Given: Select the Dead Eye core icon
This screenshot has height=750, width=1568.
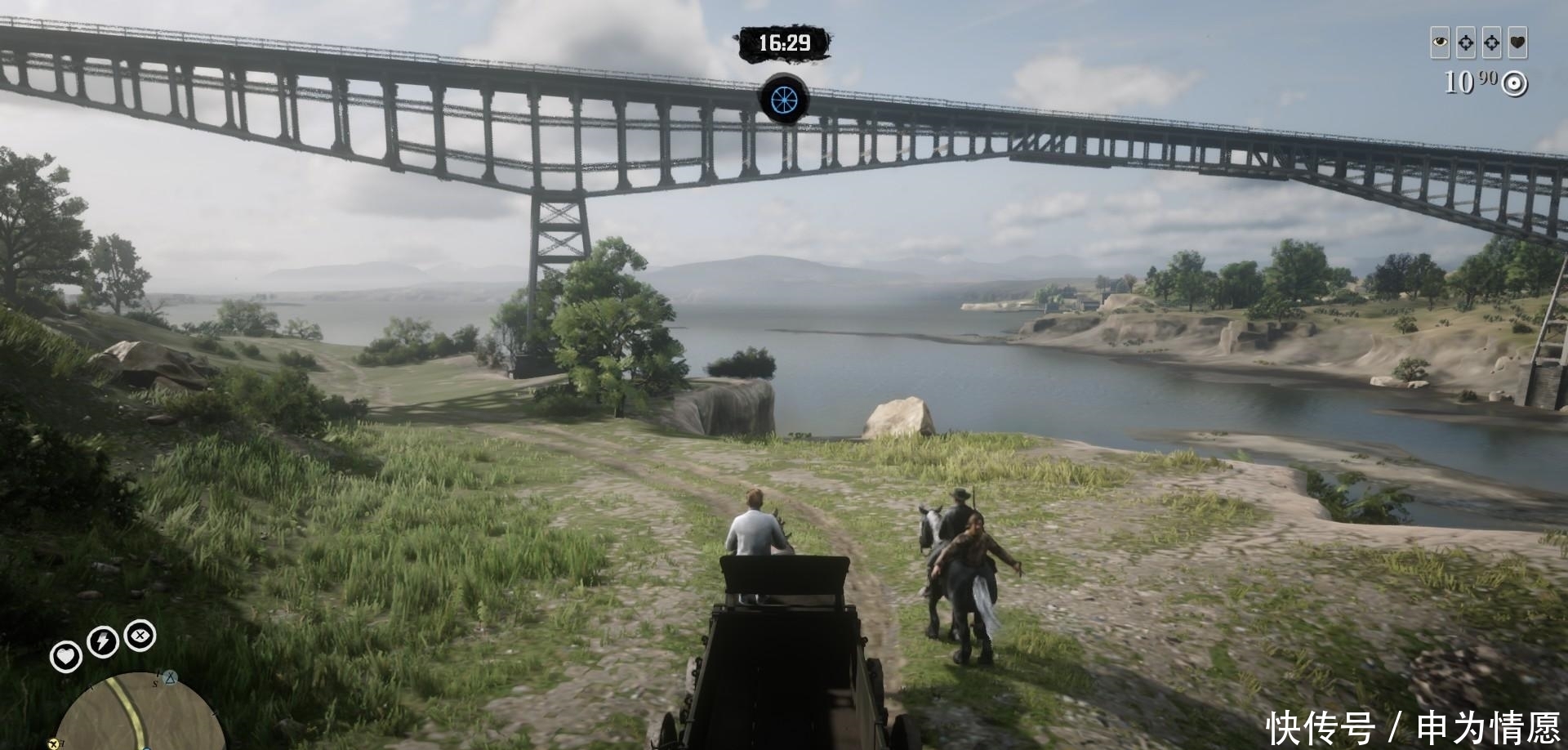Looking at the screenshot, I should pyautogui.click(x=140, y=635).
